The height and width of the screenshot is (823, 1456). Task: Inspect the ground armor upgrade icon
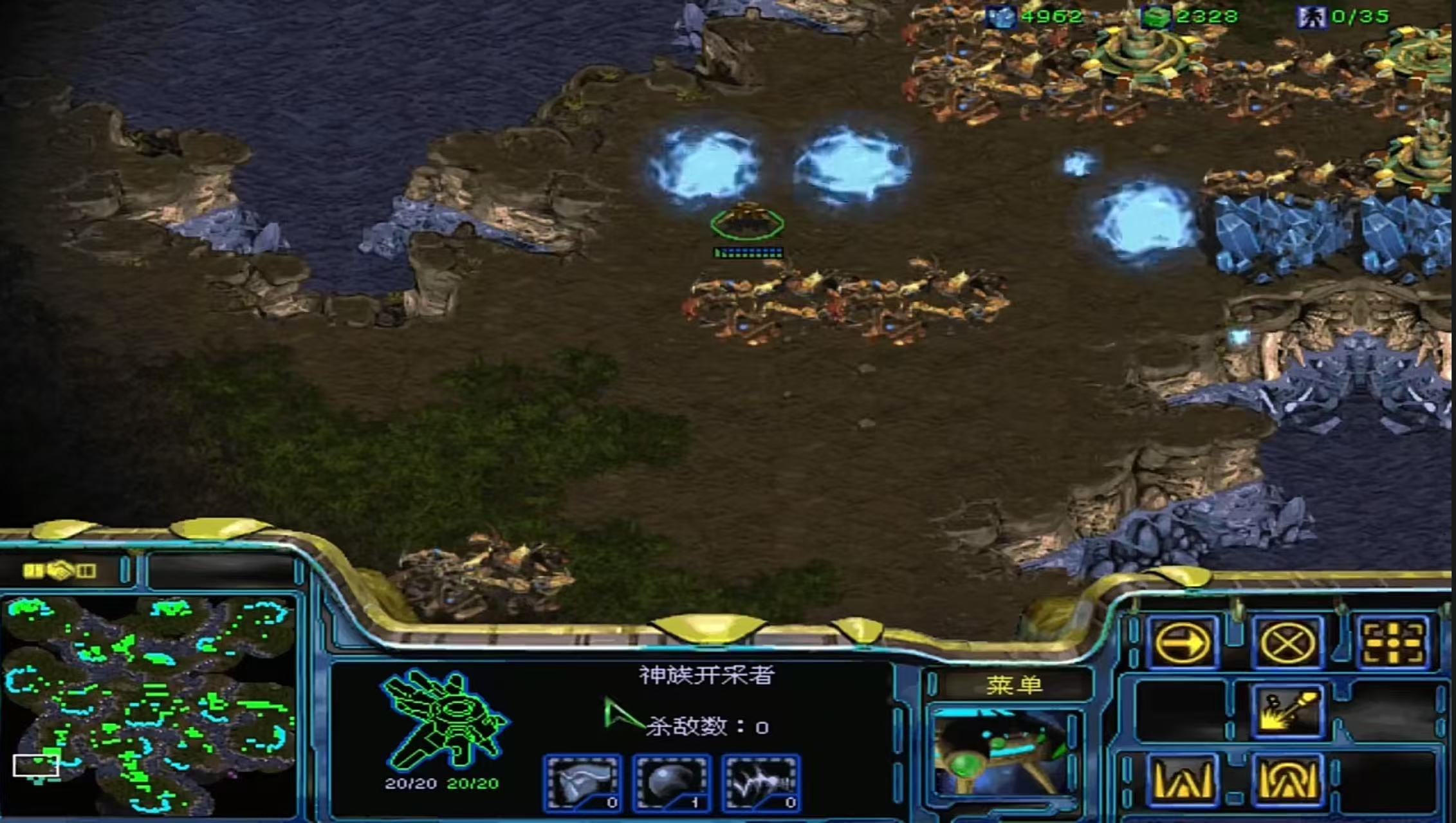[x=583, y=782]
